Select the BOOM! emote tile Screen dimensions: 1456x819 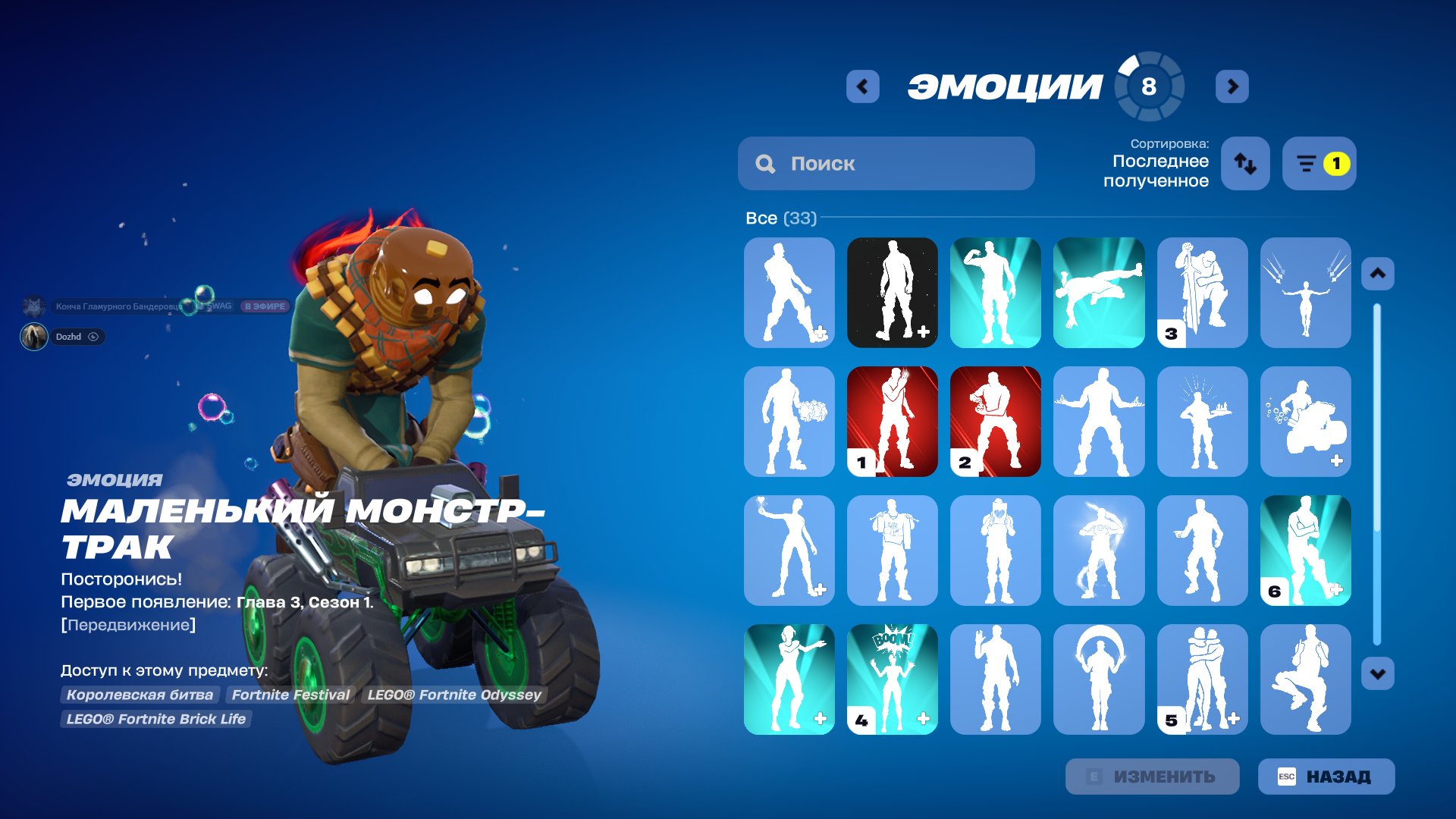(892, 679)
